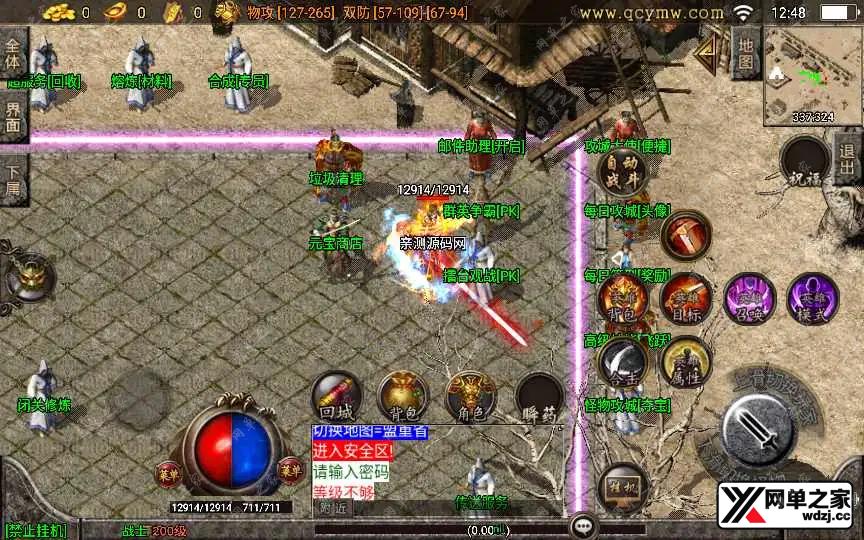The height and width of the screenshot is (540, 864).
Task: Open the 属性 attributes button
Action: coord(685,361)
